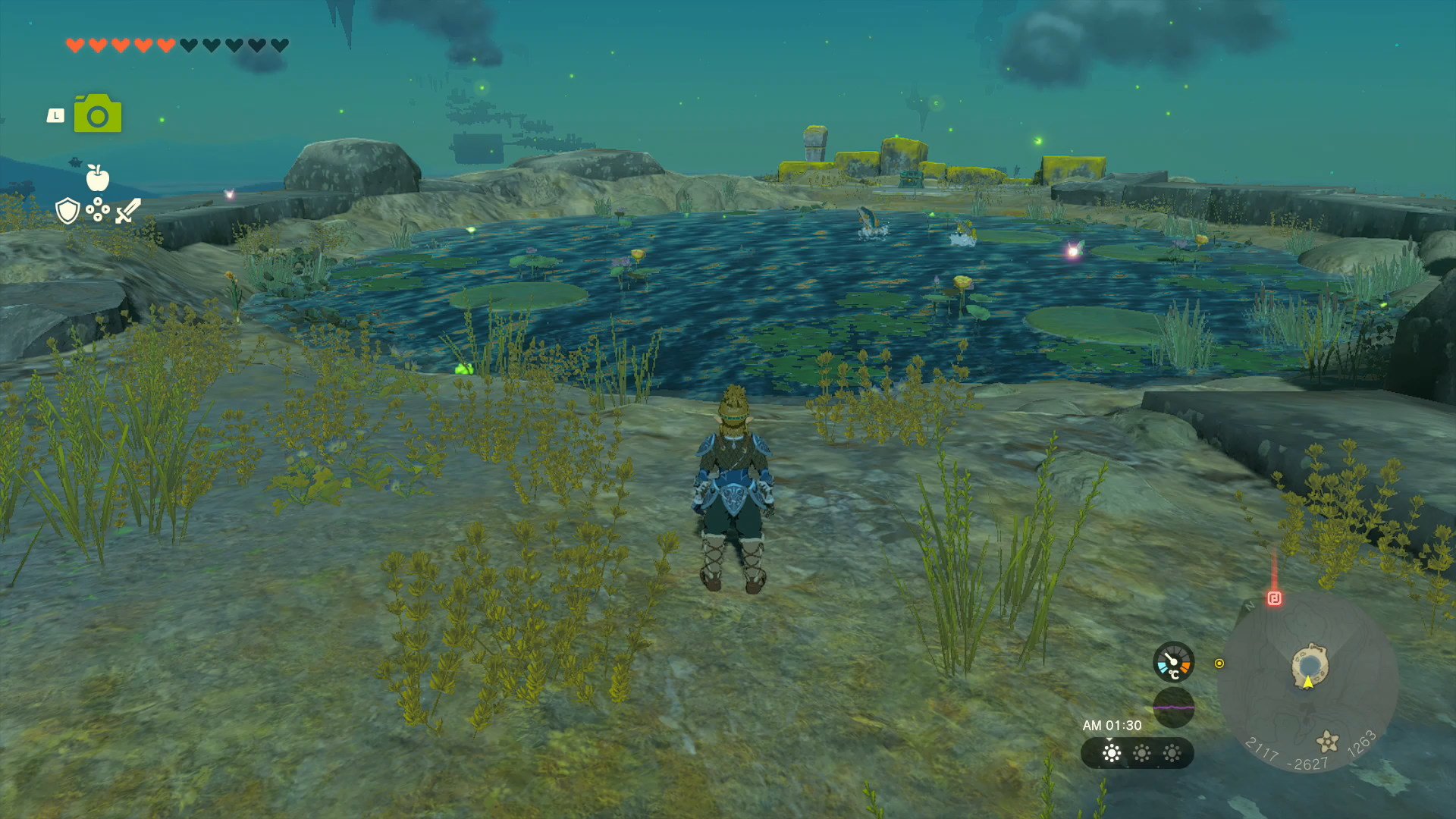The image size is (1456, 819).
Task: Select the sword weapon quick-select icon
Action: point(128,211)
